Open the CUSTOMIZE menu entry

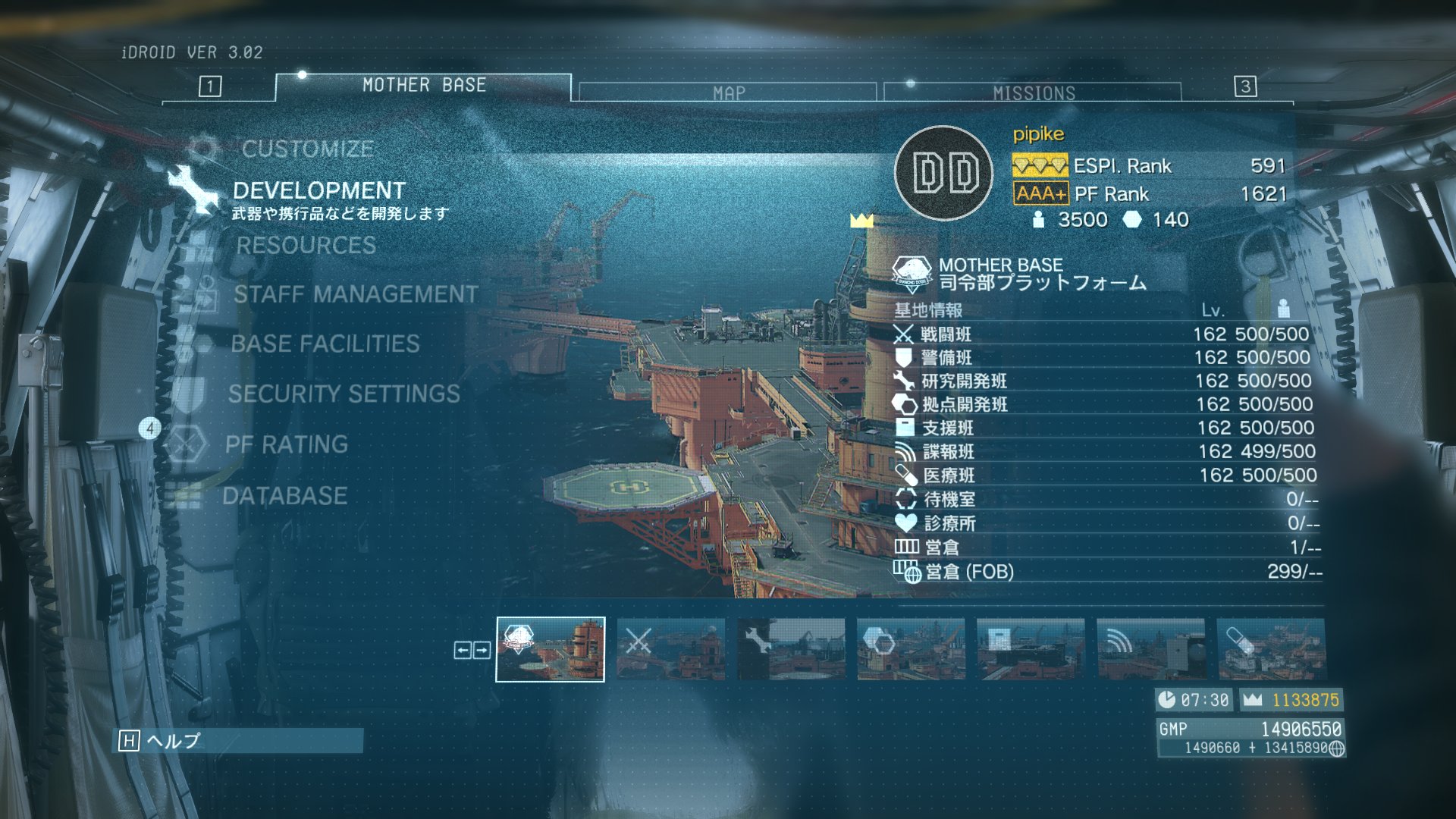(x=307, y=149)
